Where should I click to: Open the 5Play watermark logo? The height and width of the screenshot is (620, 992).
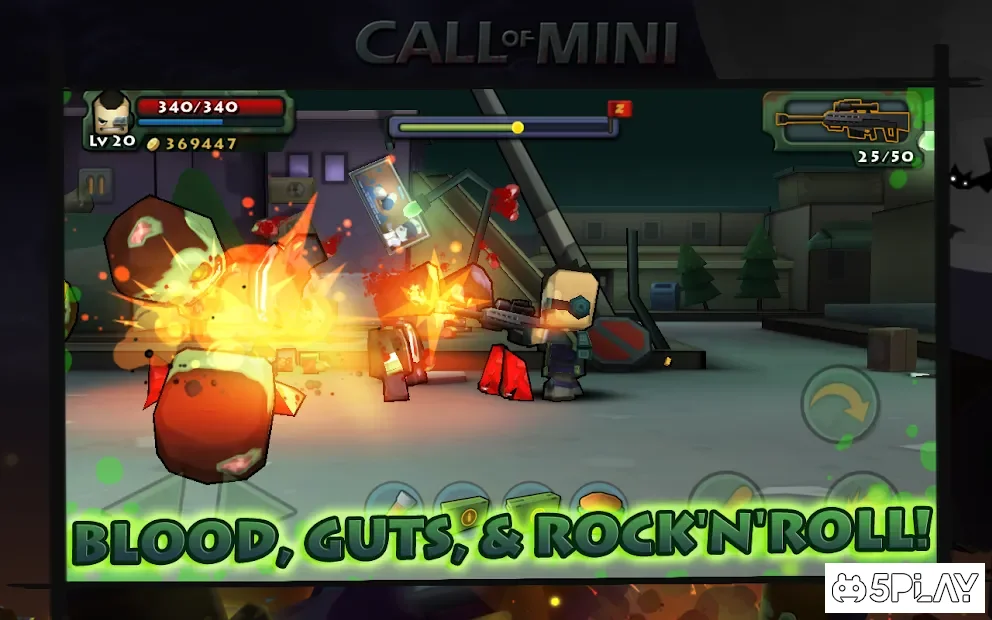click(905, 588)
